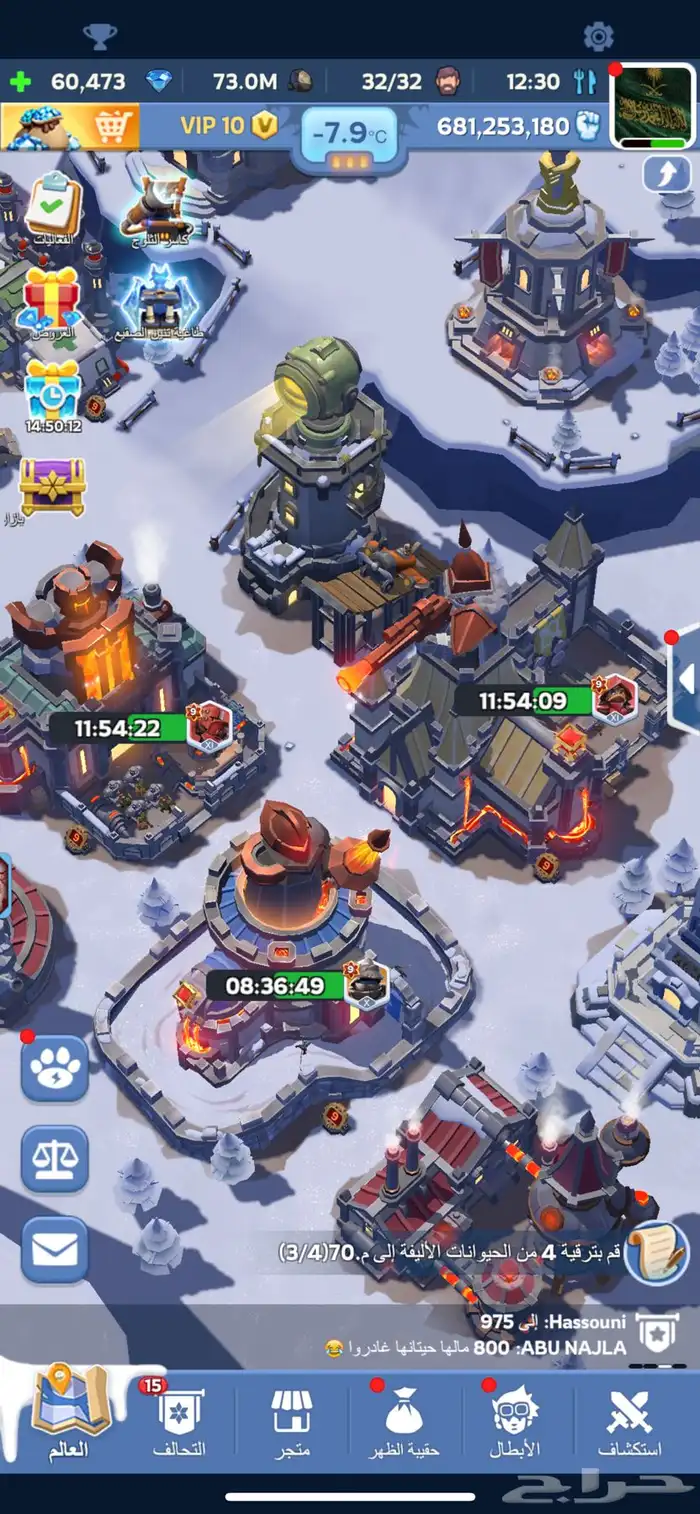
Task: Open the Heroes tab
Action: [x=518, y=1422]
